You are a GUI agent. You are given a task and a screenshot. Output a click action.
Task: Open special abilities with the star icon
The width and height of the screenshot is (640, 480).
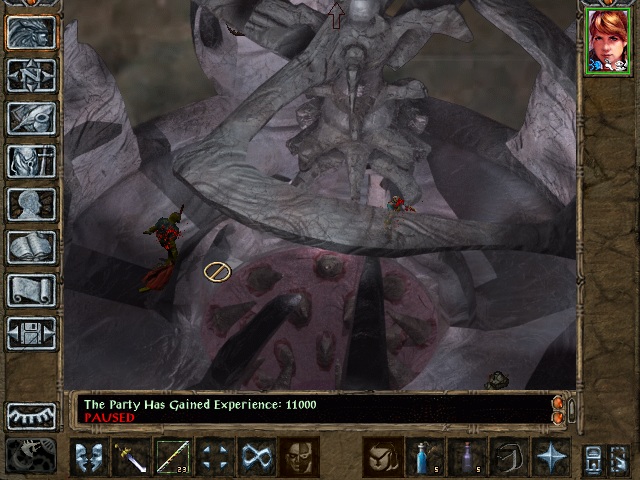tap(551, 457)
